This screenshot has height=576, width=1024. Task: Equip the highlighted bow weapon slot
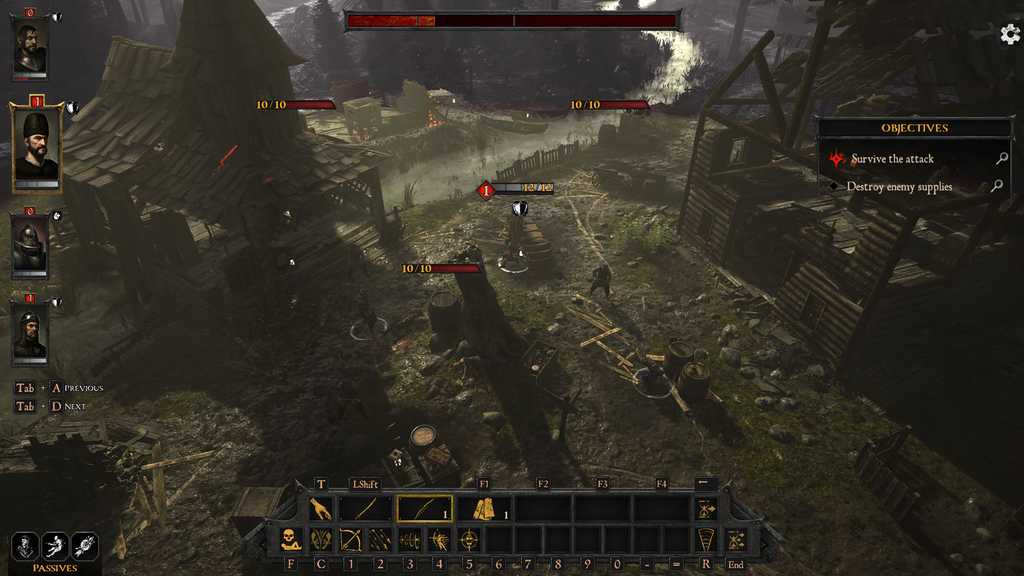[x=424, y=509]
